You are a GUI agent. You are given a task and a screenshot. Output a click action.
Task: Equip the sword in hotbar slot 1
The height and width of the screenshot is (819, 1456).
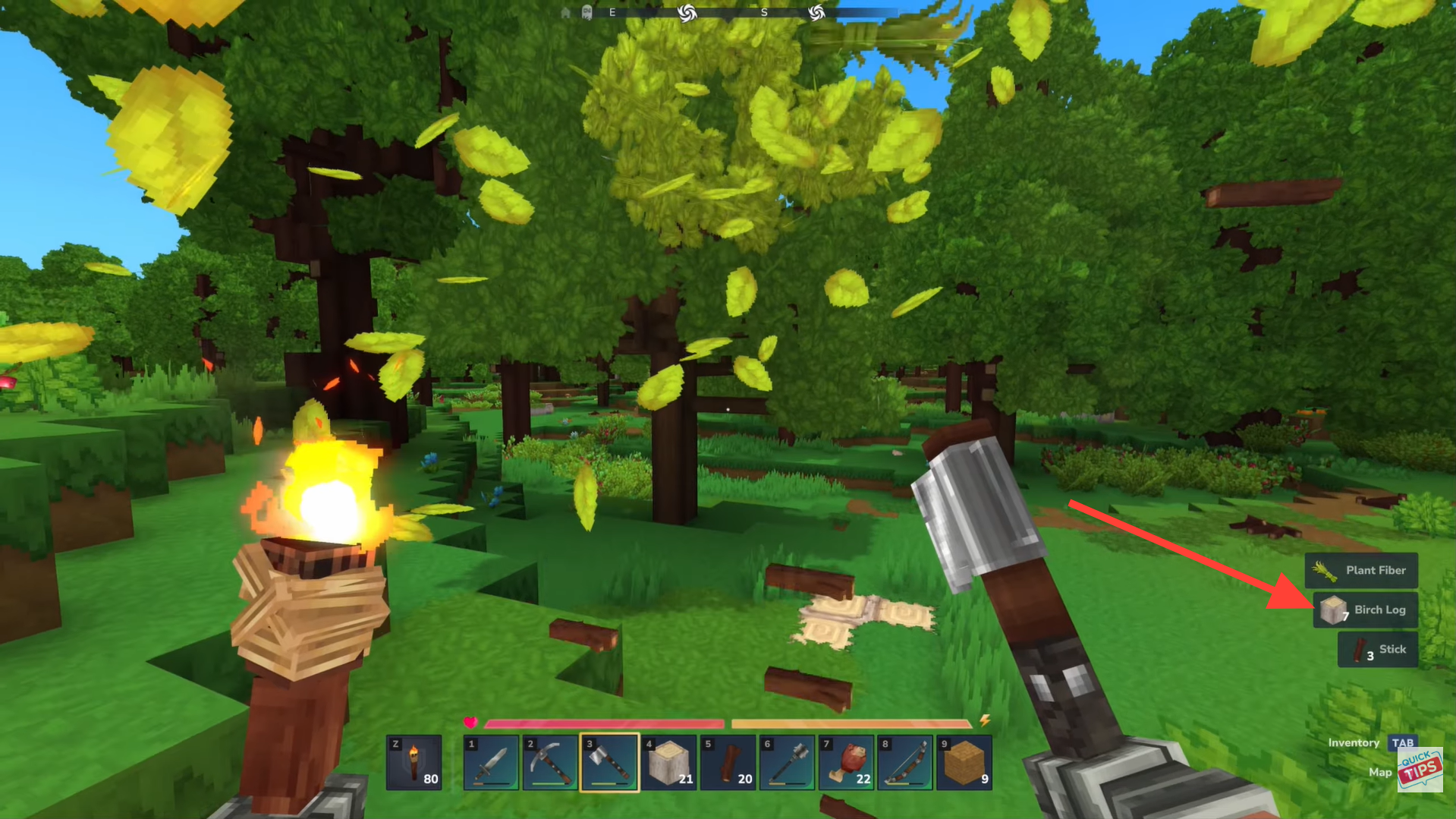point(491,763)
